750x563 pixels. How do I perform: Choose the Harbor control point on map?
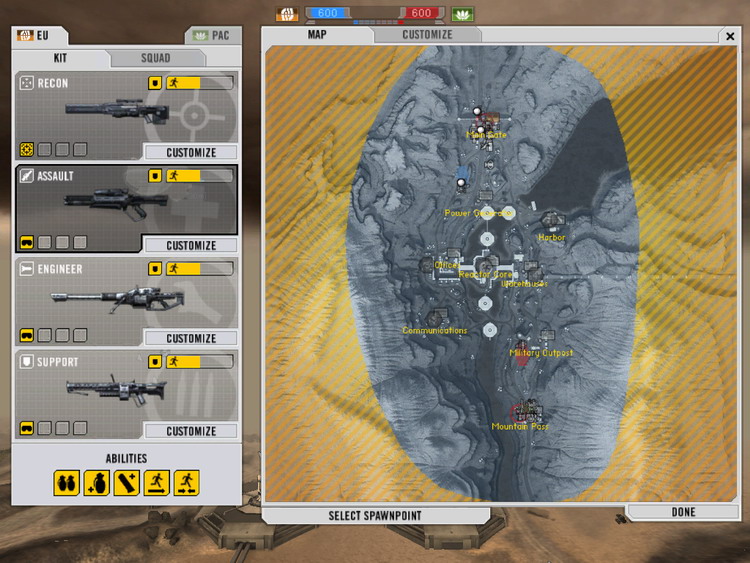pyautogui.click(x=551, y=220)
